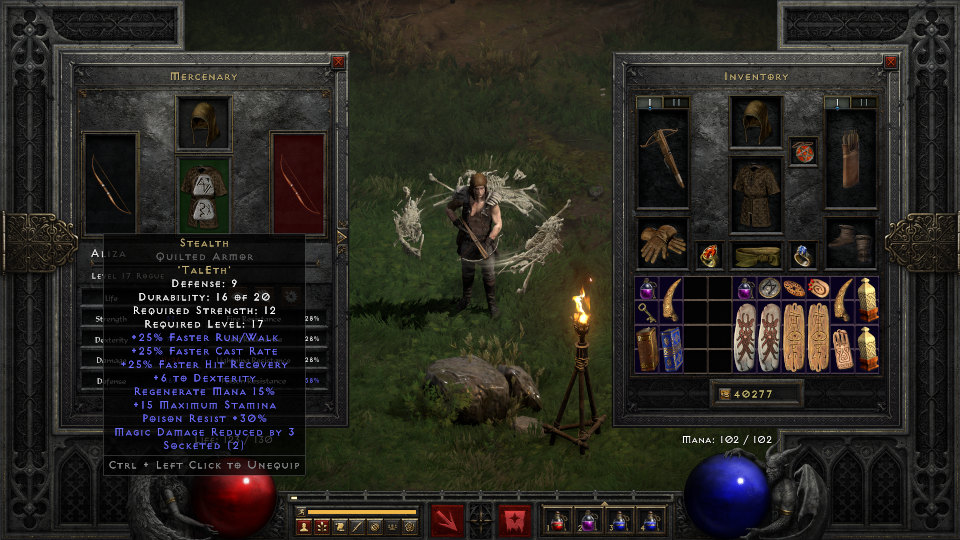Image resolution: width=960 pixels, height=540 pixels.
Task: Select the equipped boots slot
Action: click(x=851, y=244)
